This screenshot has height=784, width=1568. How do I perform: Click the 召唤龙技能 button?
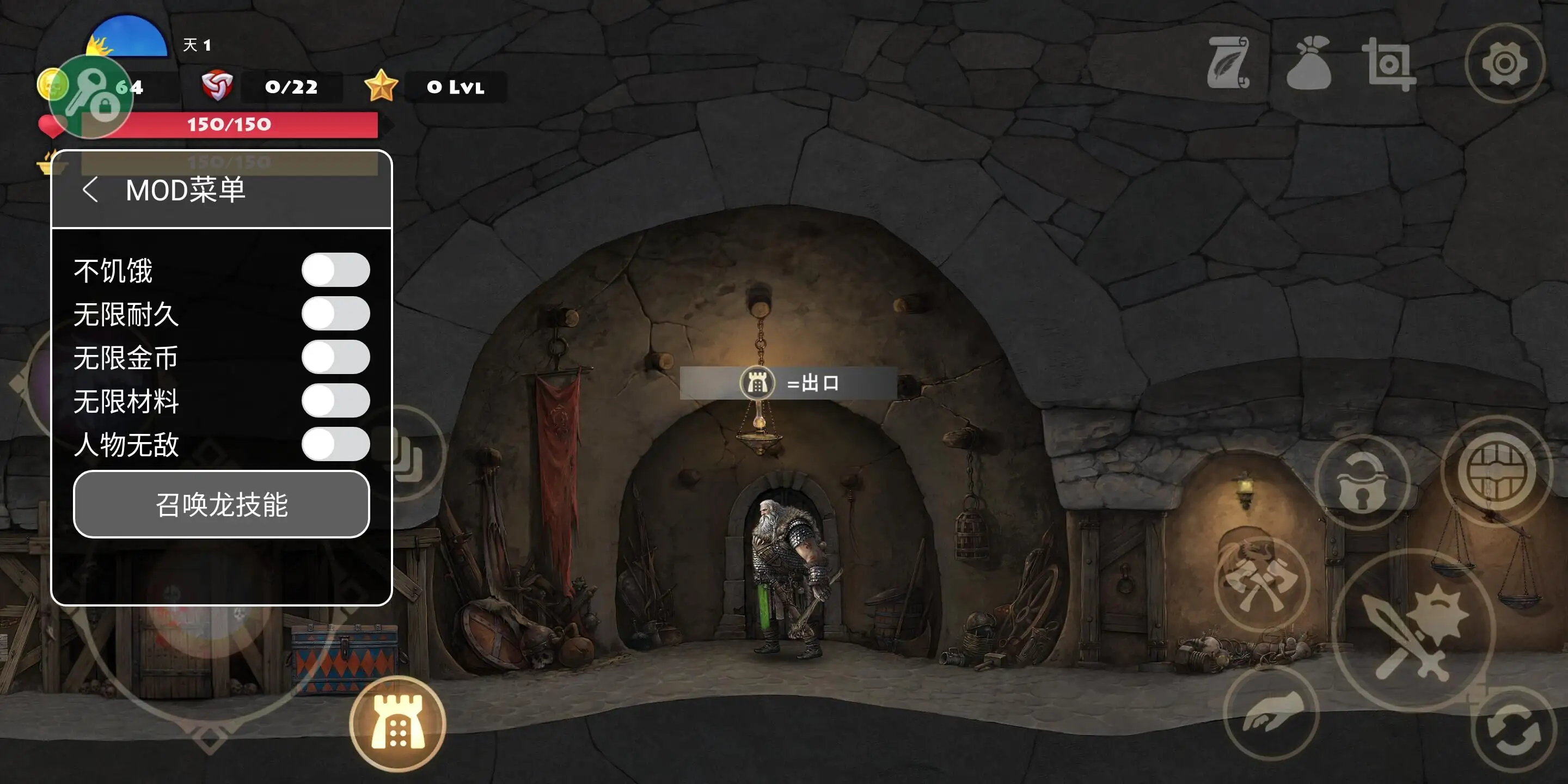pos(222,505)
